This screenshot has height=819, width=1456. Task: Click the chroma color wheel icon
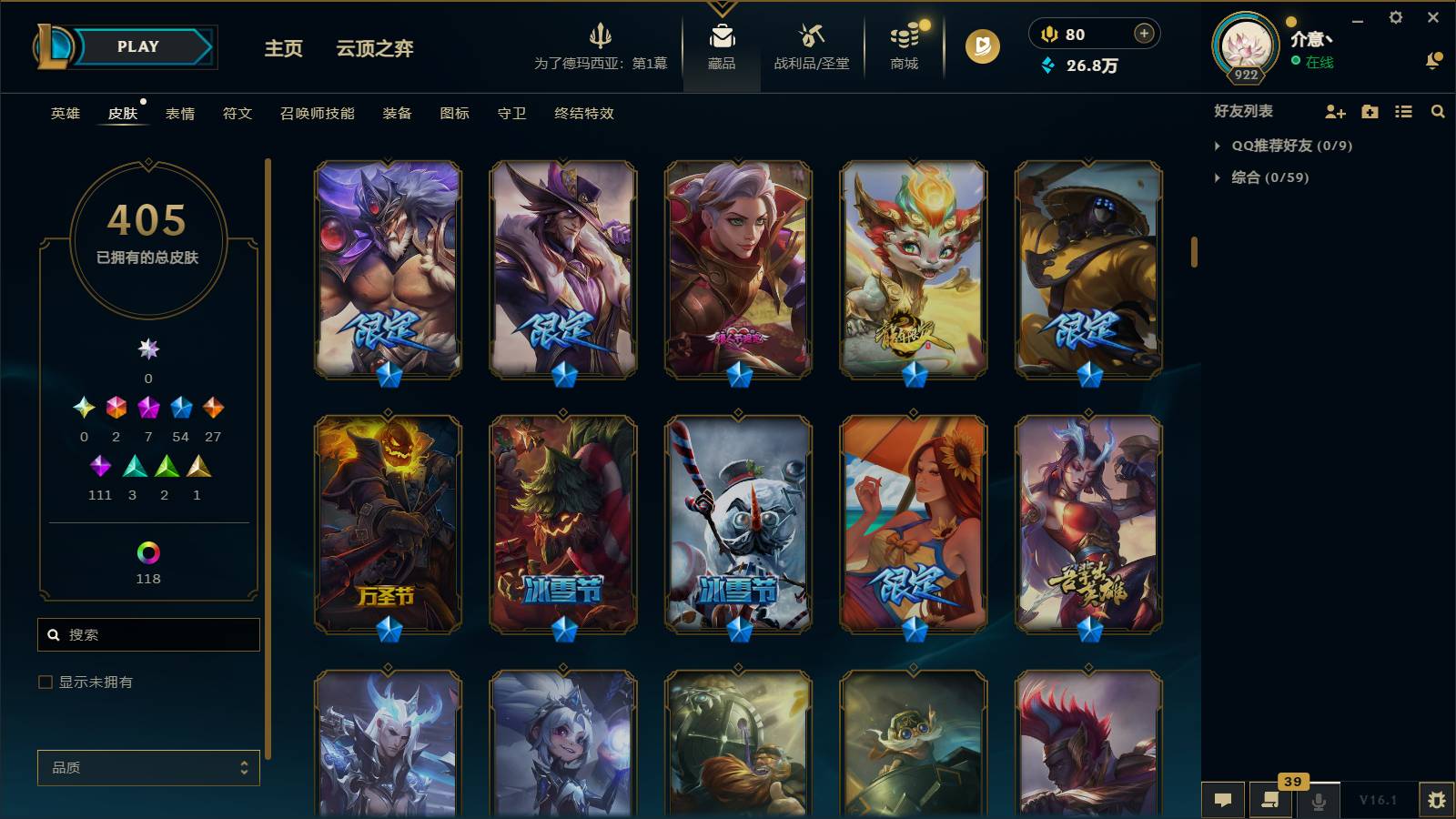(x=148, y=551)
